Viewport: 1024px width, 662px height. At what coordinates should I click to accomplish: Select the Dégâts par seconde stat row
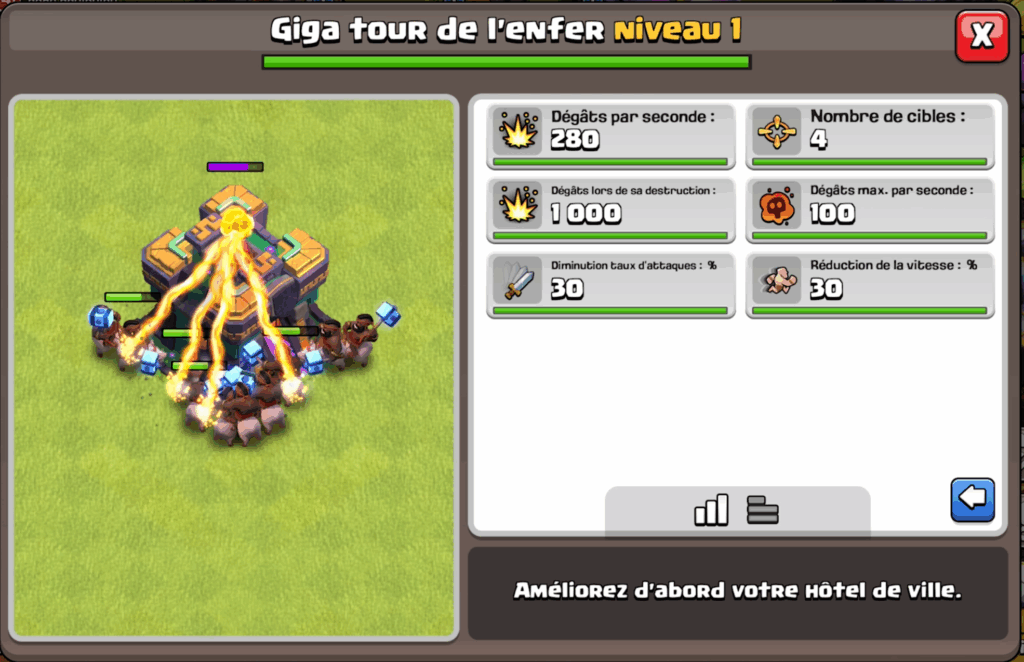(611, 135)
